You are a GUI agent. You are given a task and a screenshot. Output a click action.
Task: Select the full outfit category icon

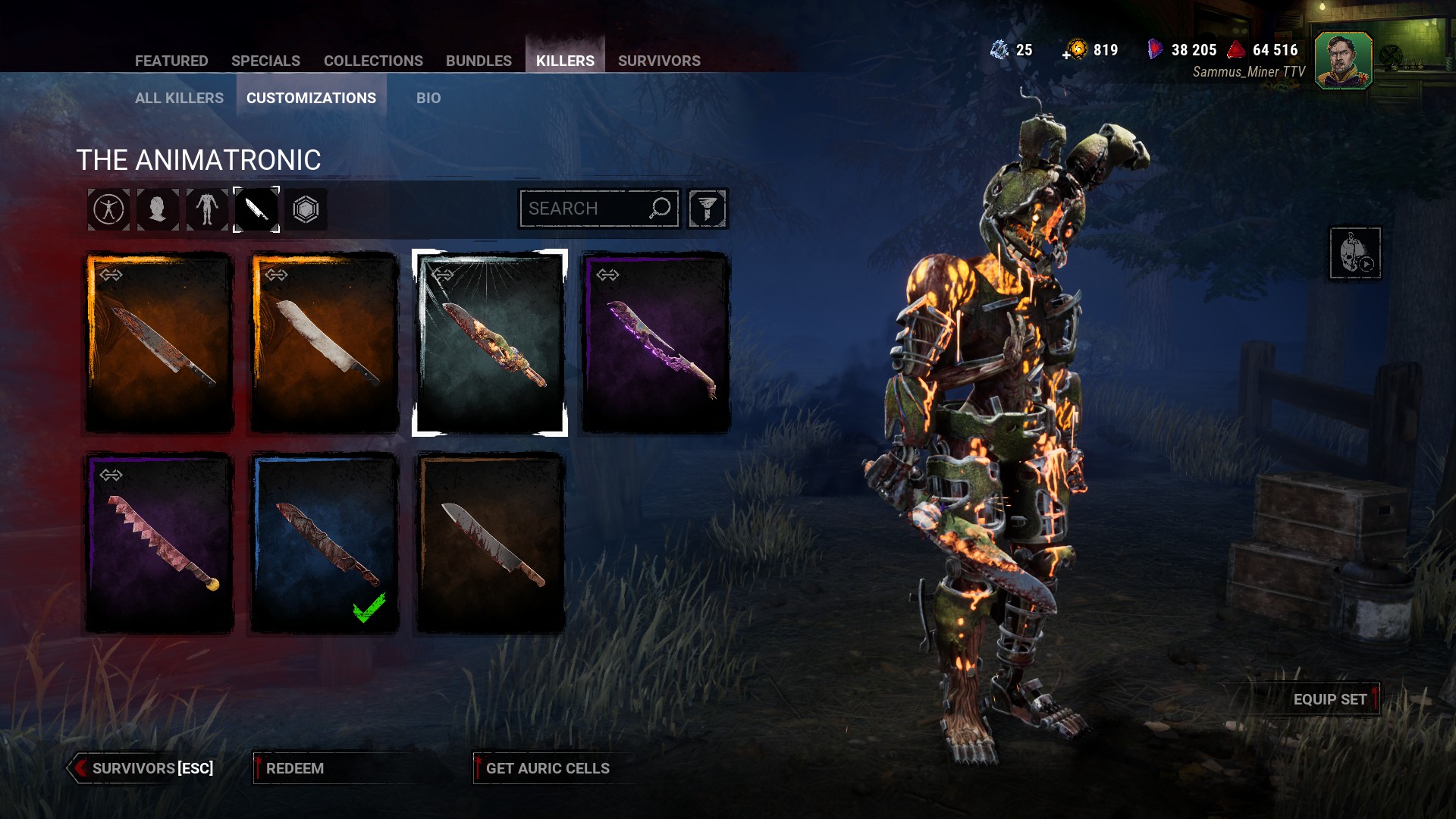pos(108,209)
